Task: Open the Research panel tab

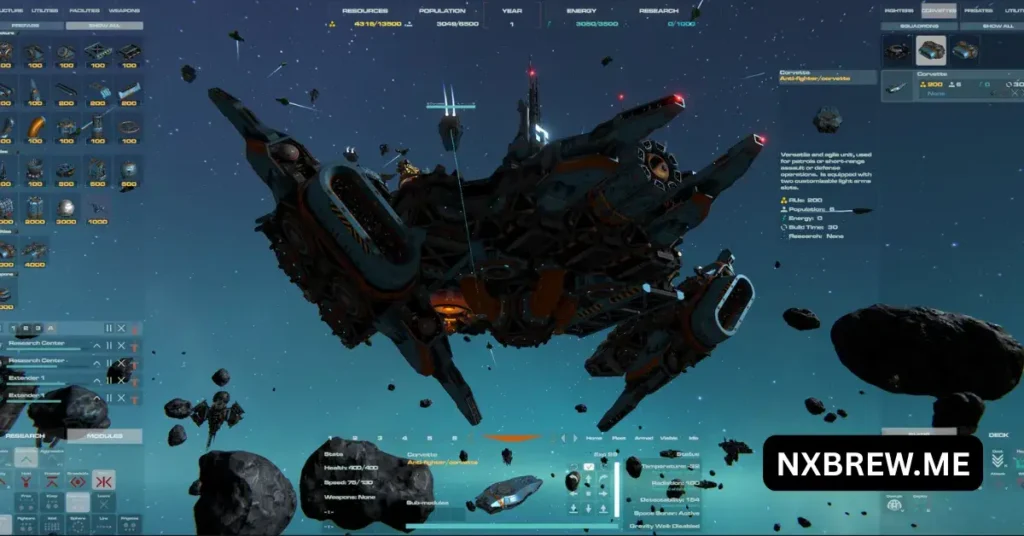Action: point(24,436)
